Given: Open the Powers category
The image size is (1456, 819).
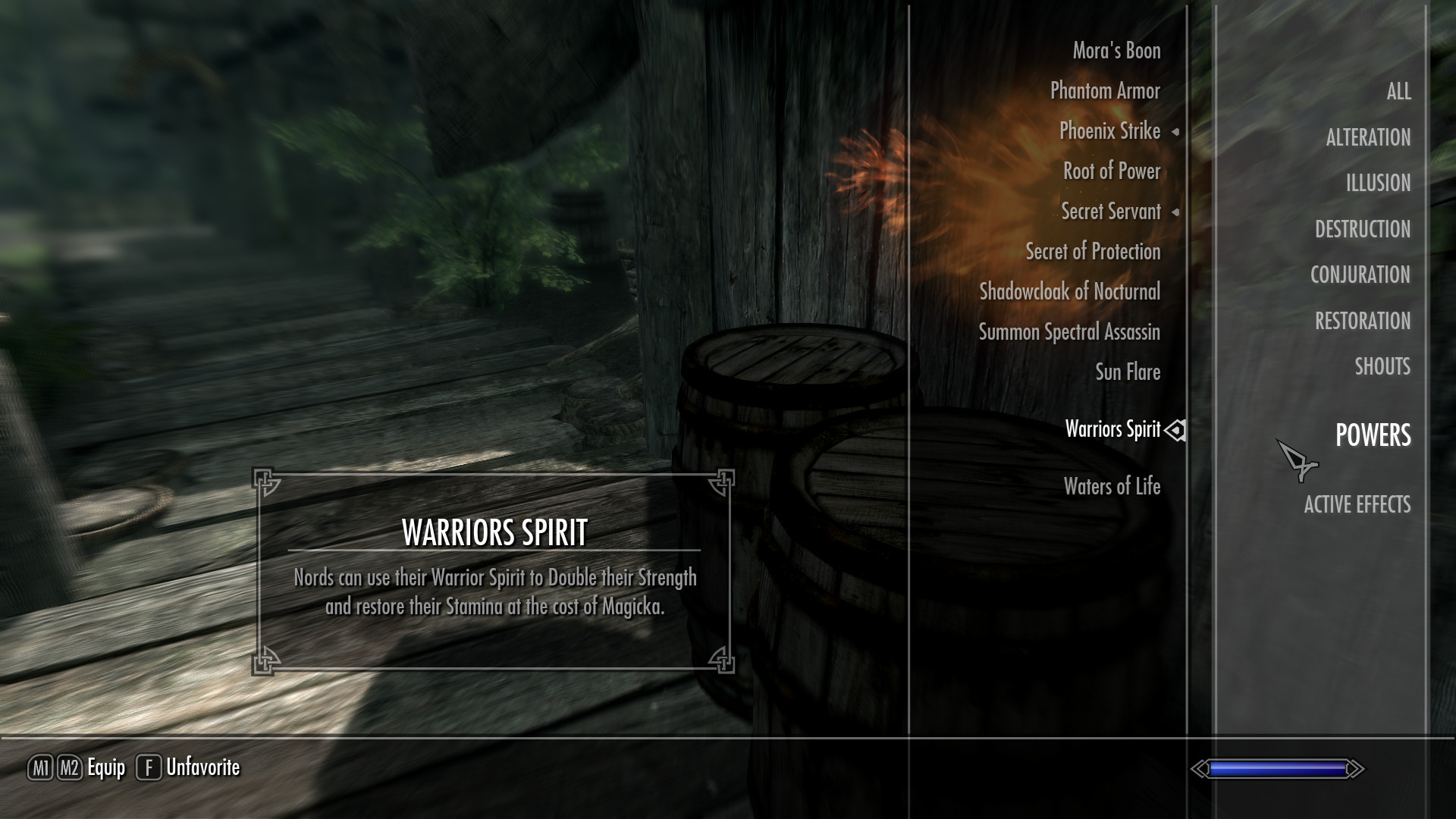Looking at the screenshot, I should click(1373, 435).
